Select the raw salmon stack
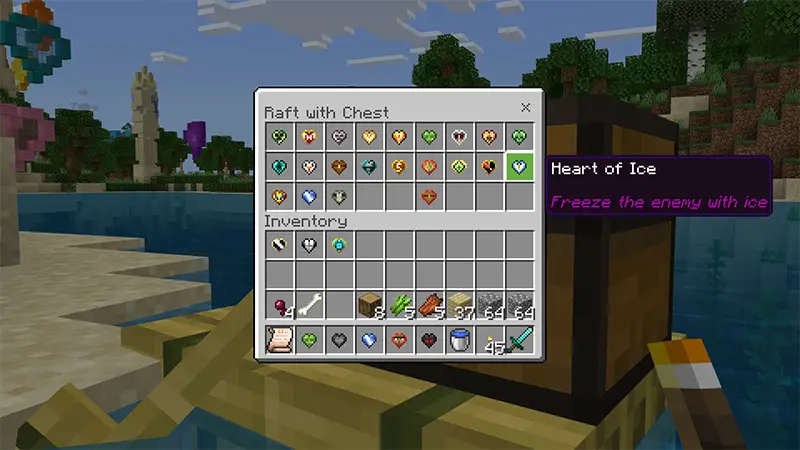This screenshot has height=450, width=800. point(429,305)
